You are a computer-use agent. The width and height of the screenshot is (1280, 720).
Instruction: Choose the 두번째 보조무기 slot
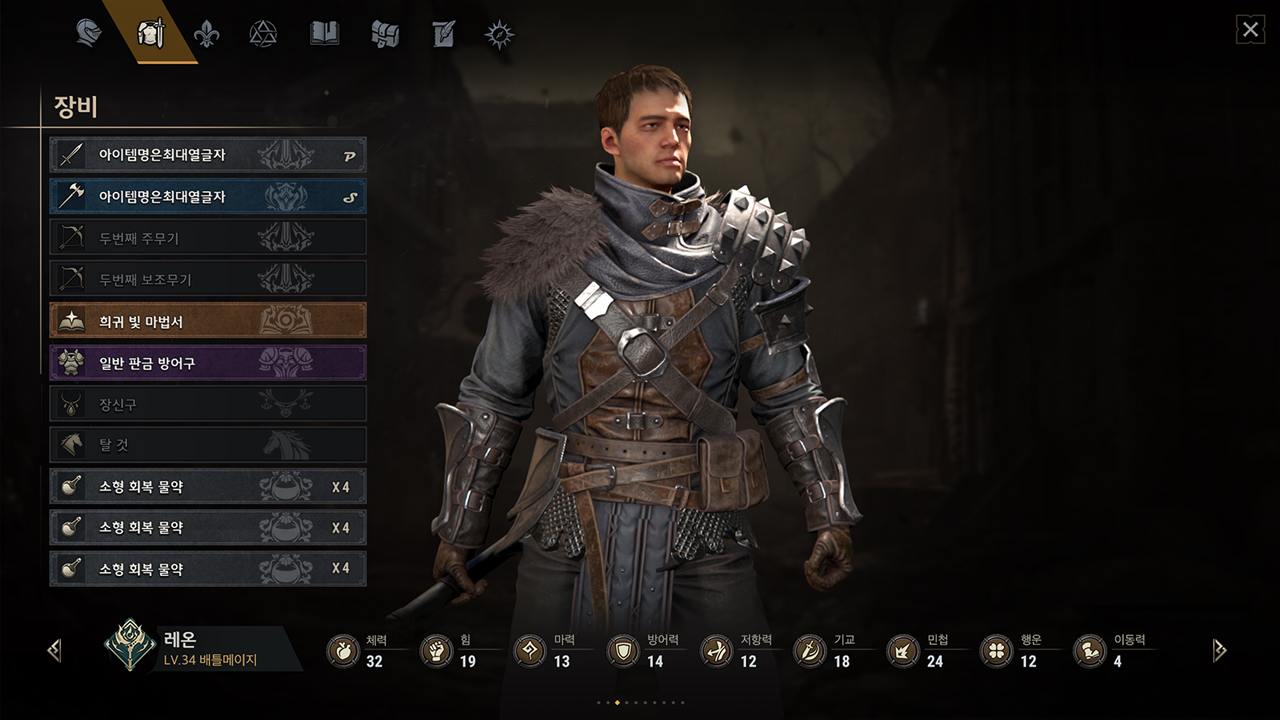208,279
